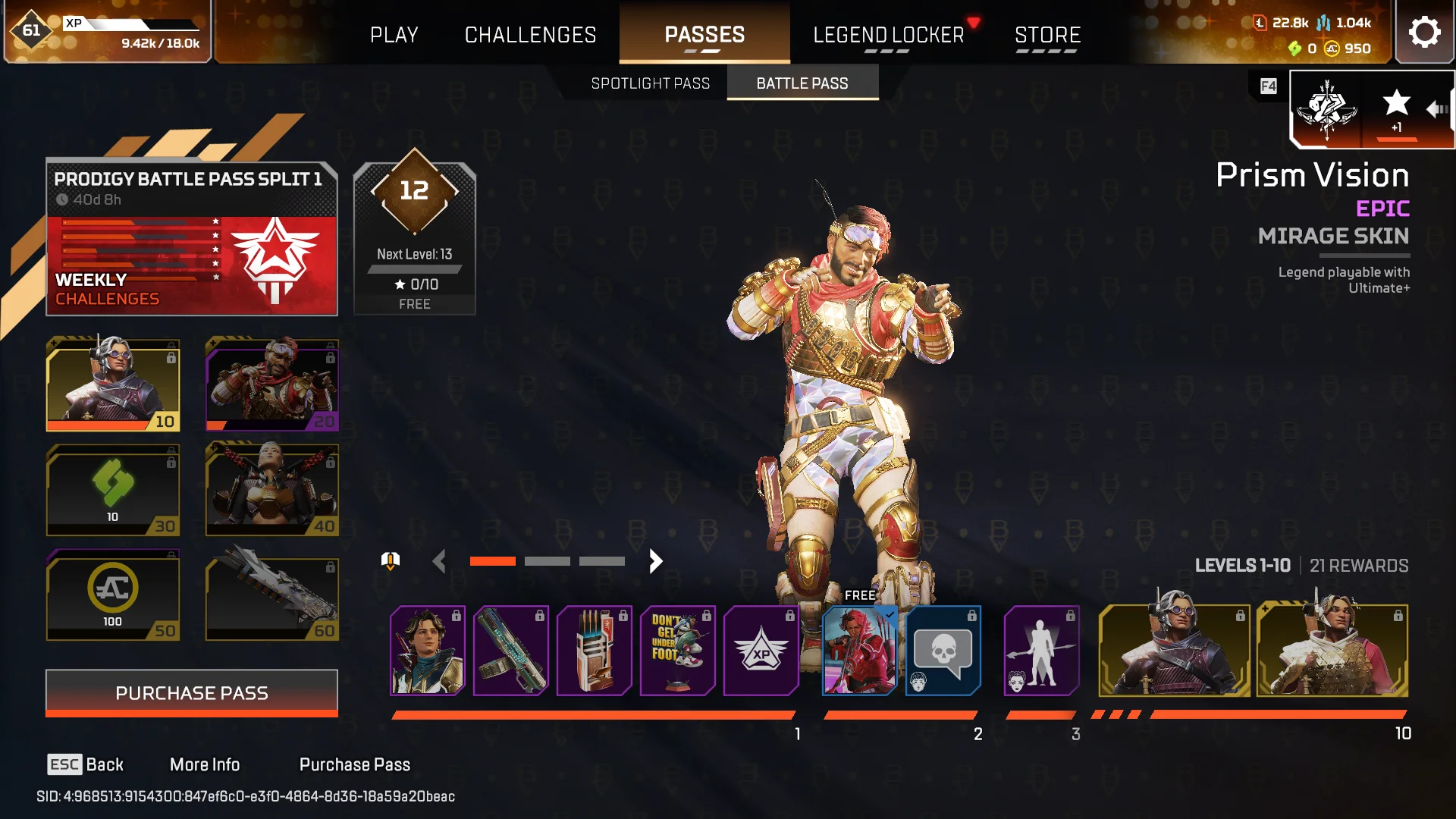This screenshot has width=1456, height=819.
Task: Open the settings gear menu
Action: pos(1424,33)
